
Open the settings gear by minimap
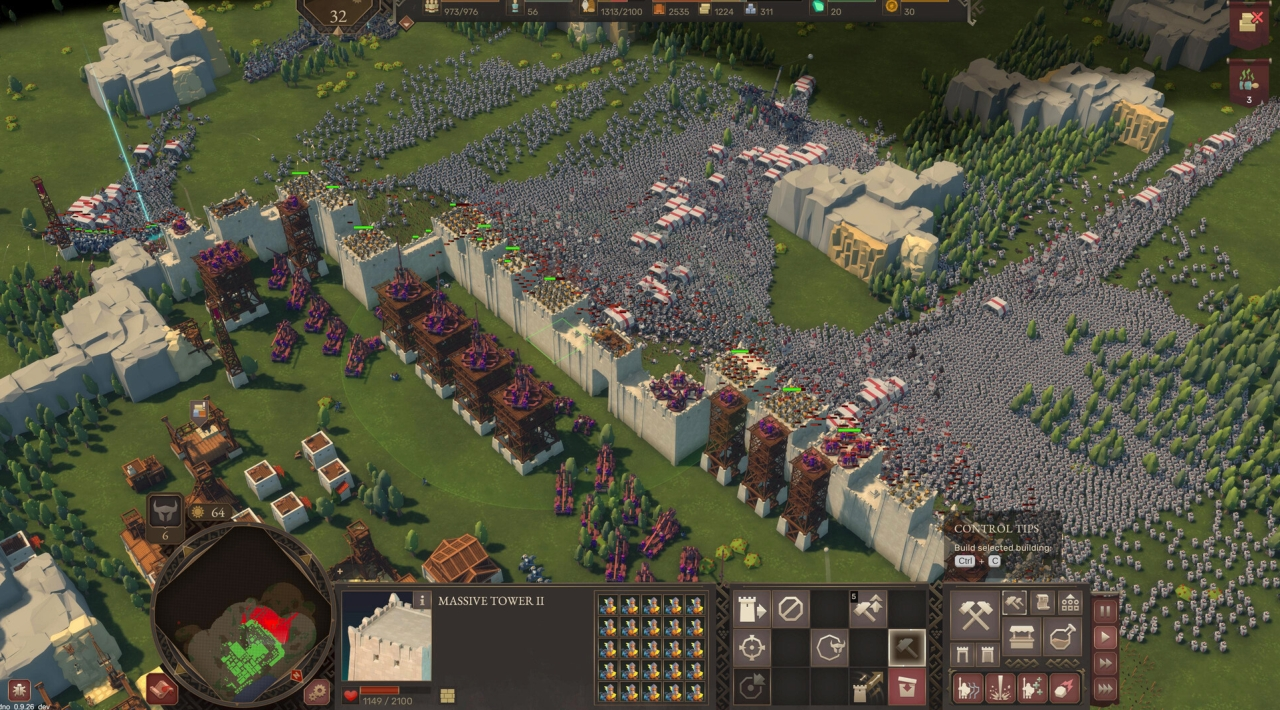[317, 690]
